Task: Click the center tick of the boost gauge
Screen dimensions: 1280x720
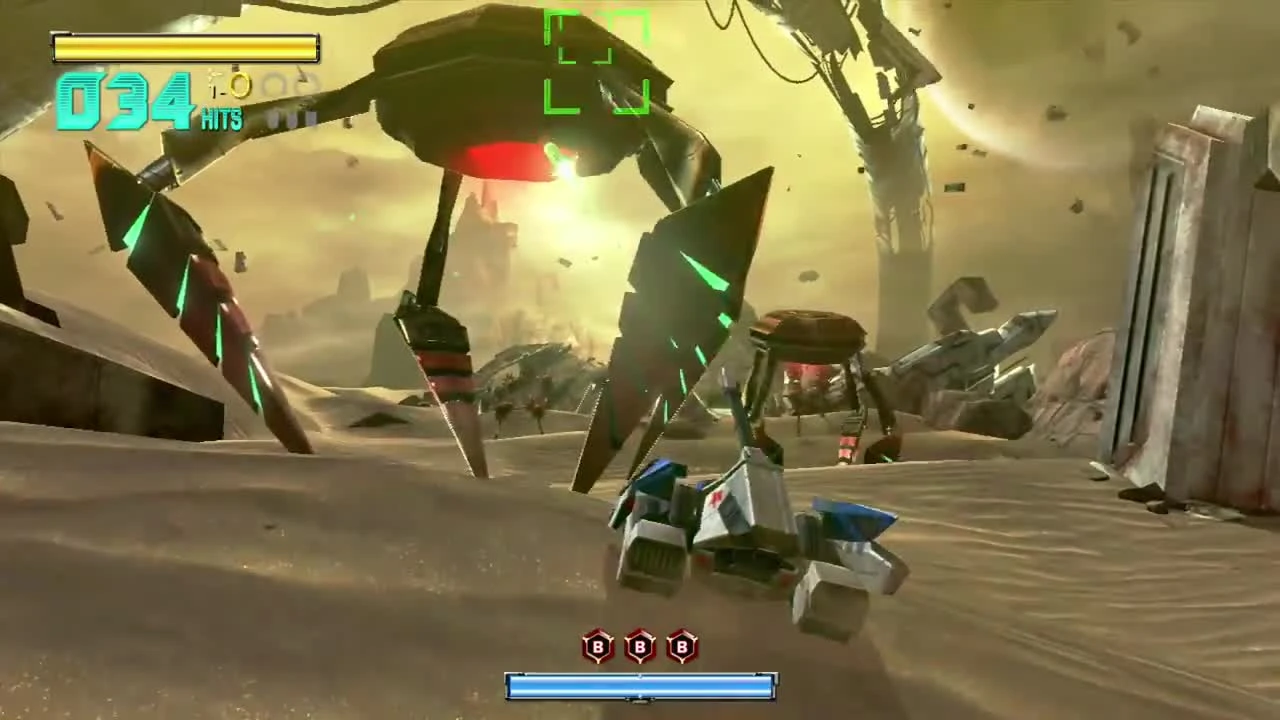Action: 640,687
